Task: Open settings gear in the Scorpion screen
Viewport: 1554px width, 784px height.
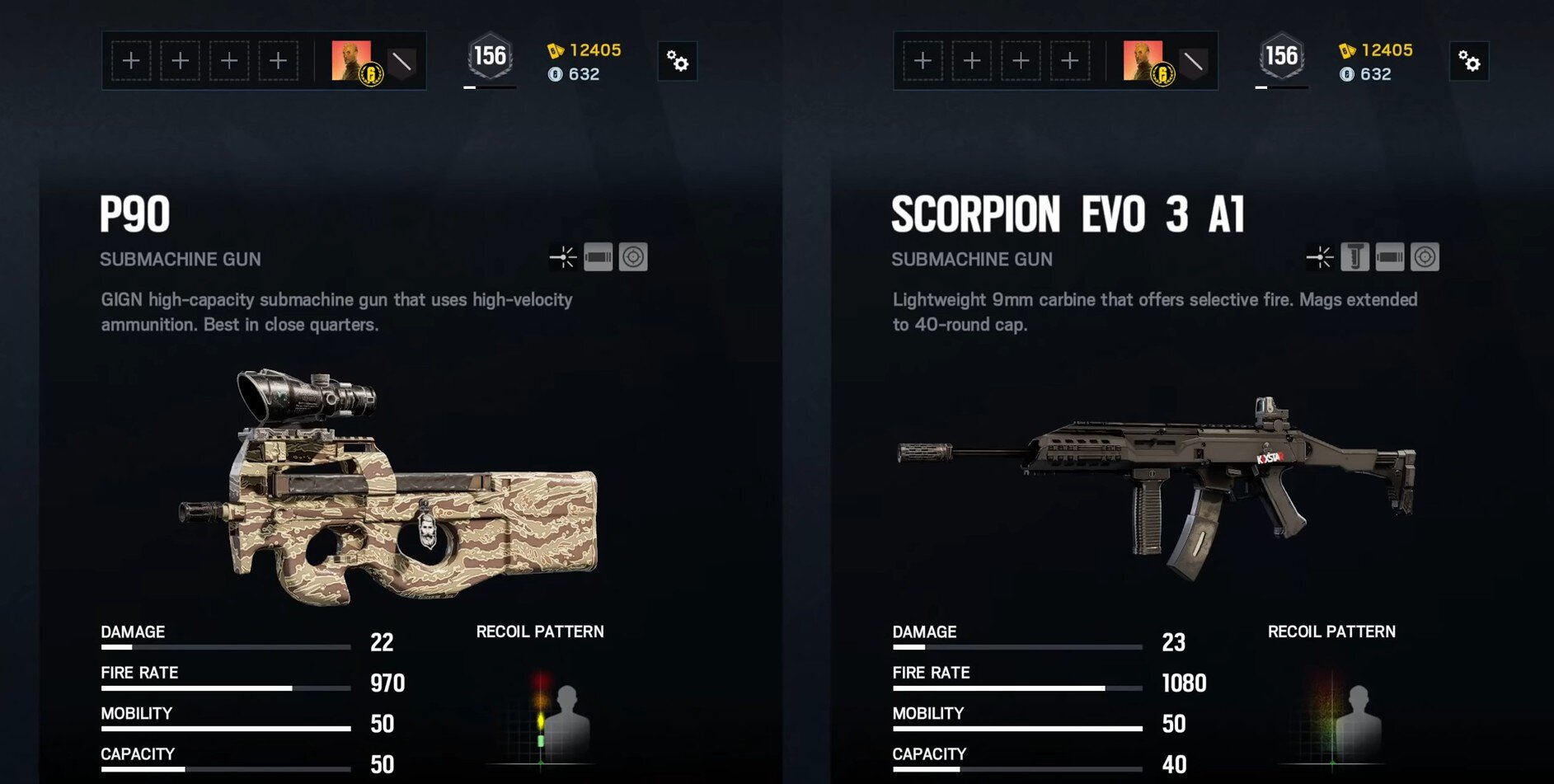Action: pyautogui.click(x=1469, y=61)
